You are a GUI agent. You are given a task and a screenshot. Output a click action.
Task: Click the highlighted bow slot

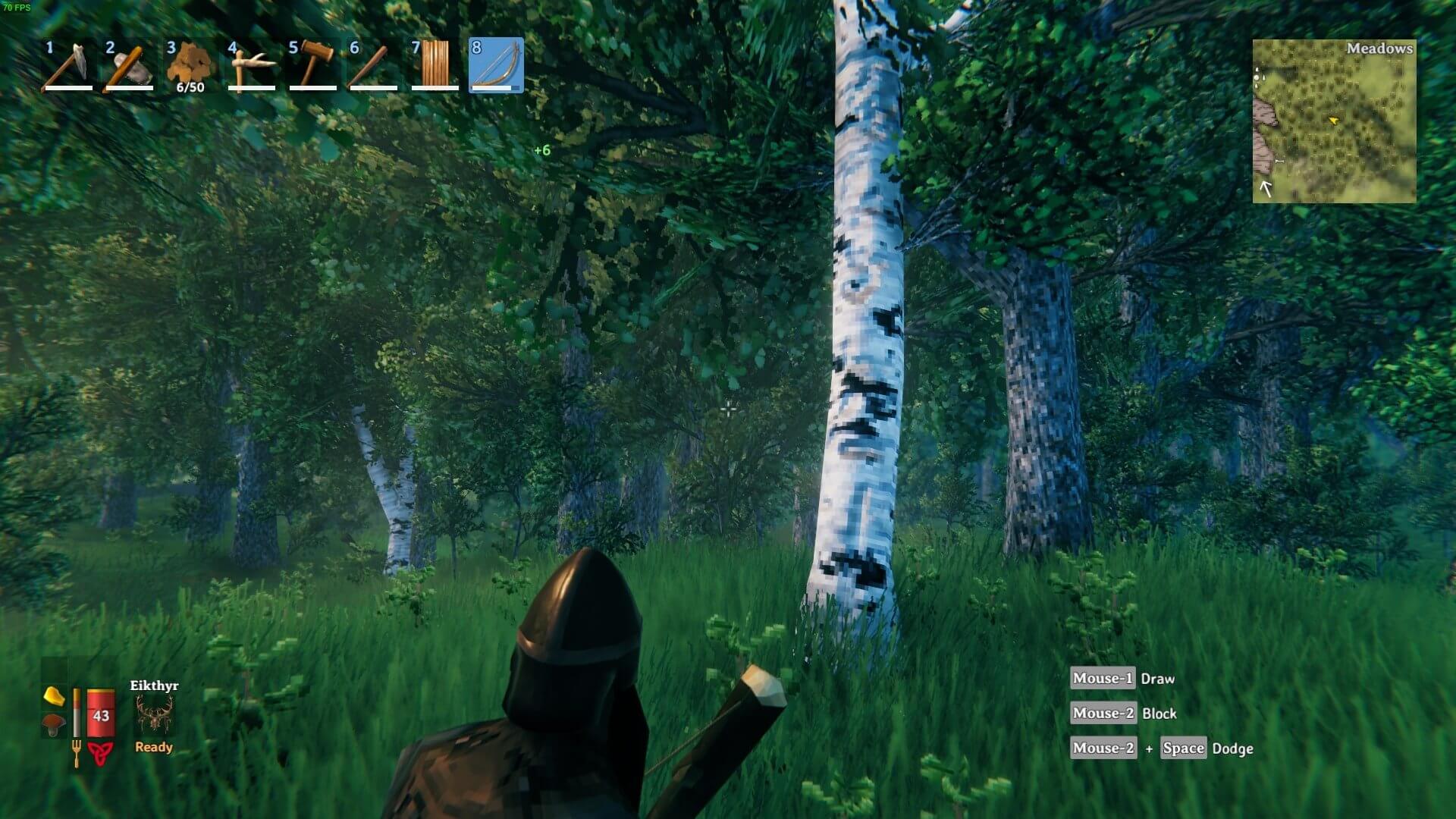(496, 65)
